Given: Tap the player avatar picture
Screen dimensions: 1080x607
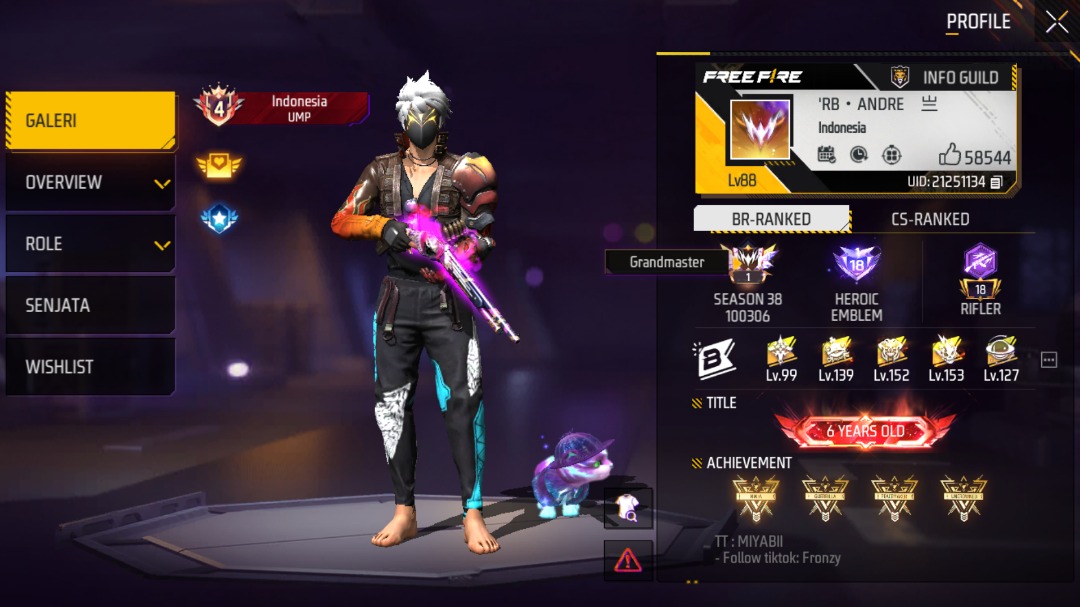Looking at the screenshot, I should pyautogui.click(x=760, y=130).
